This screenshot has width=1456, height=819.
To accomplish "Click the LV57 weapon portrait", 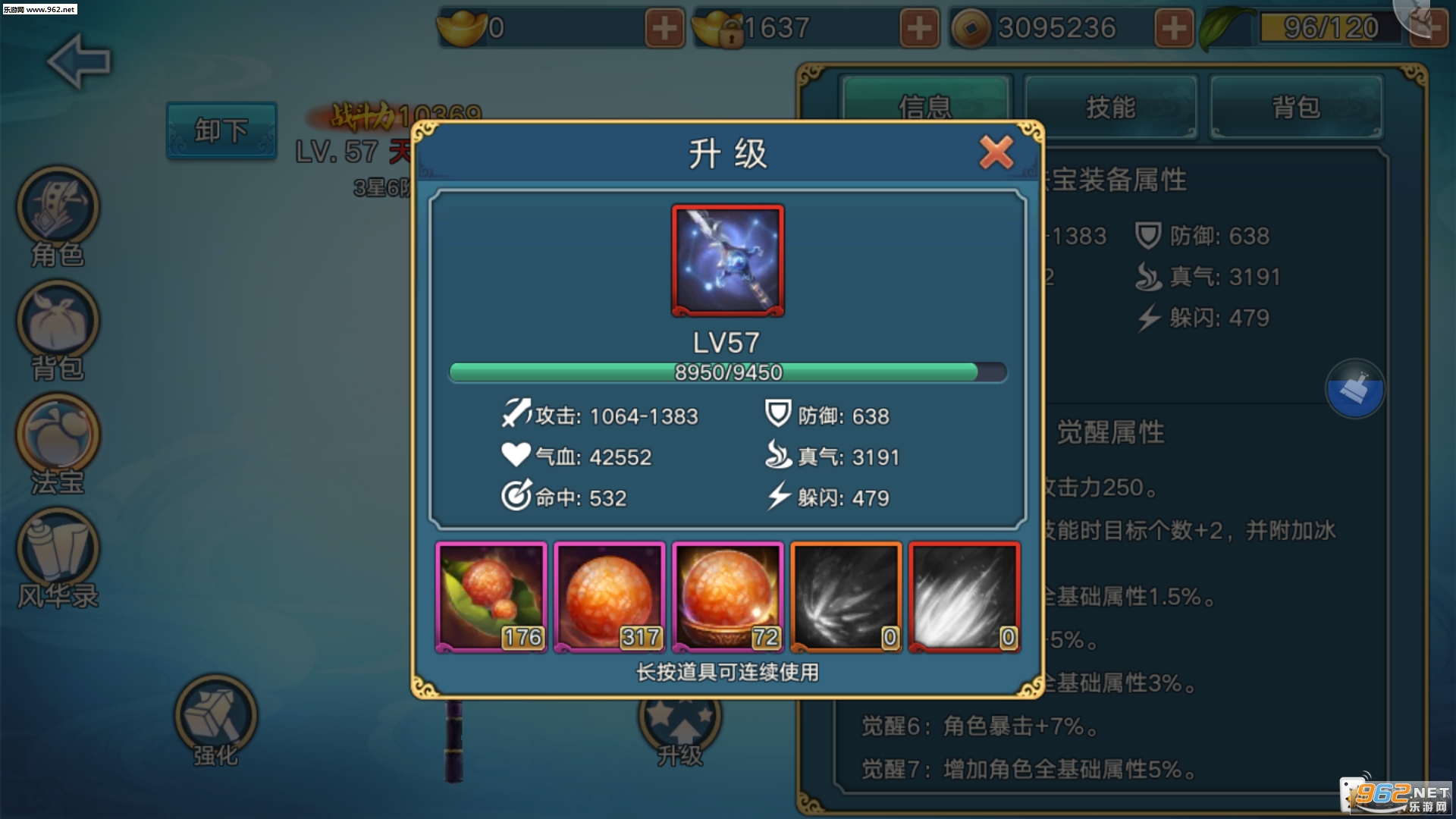I will point(727,260).
